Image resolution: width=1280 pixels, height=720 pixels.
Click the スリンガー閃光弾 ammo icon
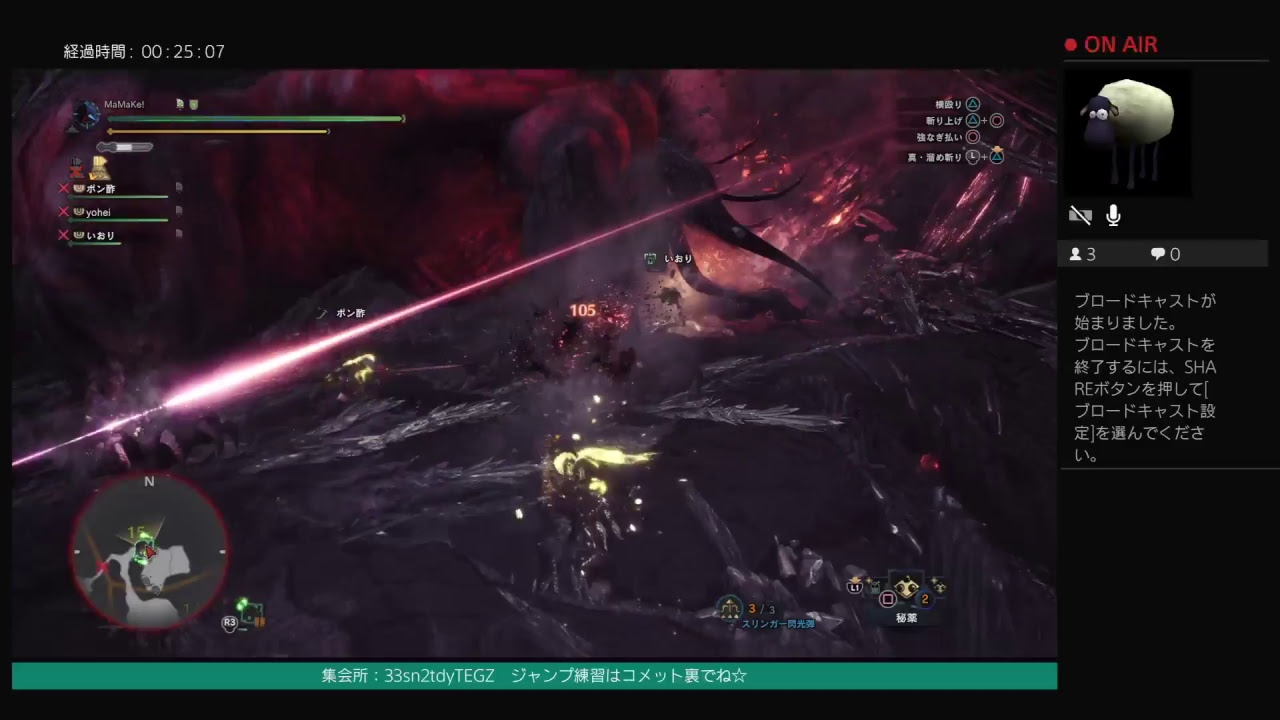731,605
